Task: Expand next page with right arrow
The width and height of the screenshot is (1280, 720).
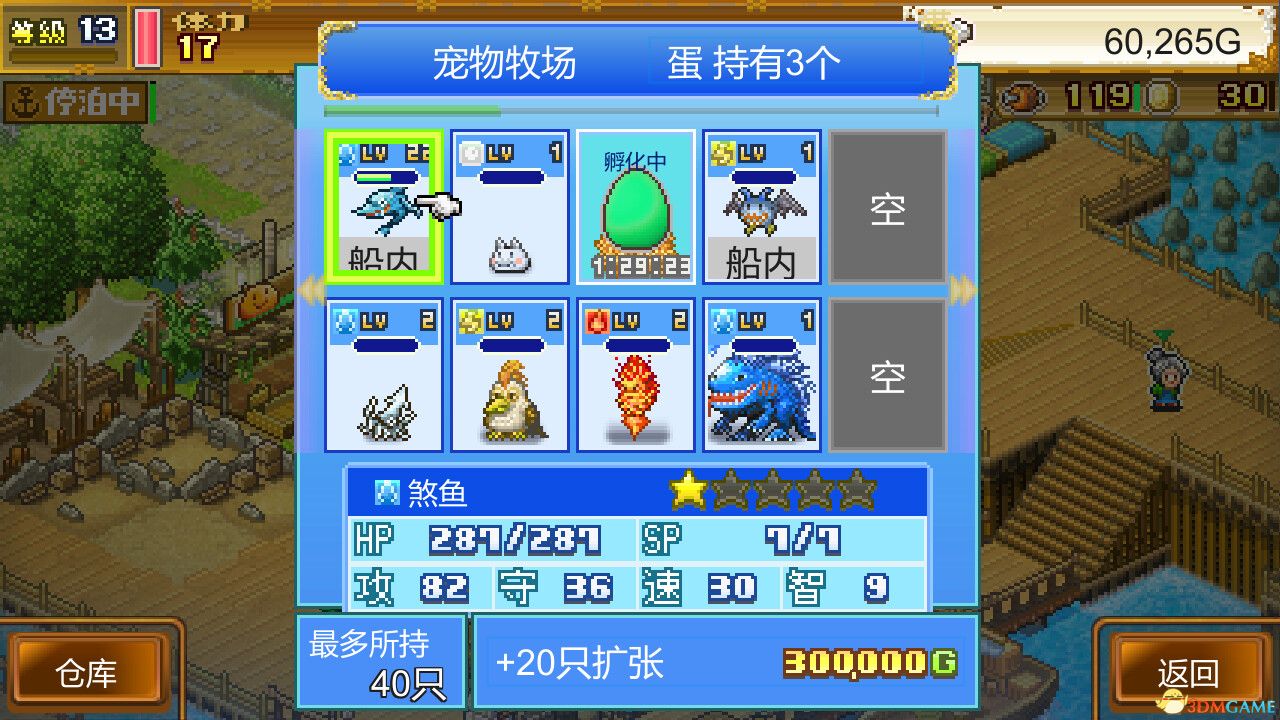Action: point(963,290)
